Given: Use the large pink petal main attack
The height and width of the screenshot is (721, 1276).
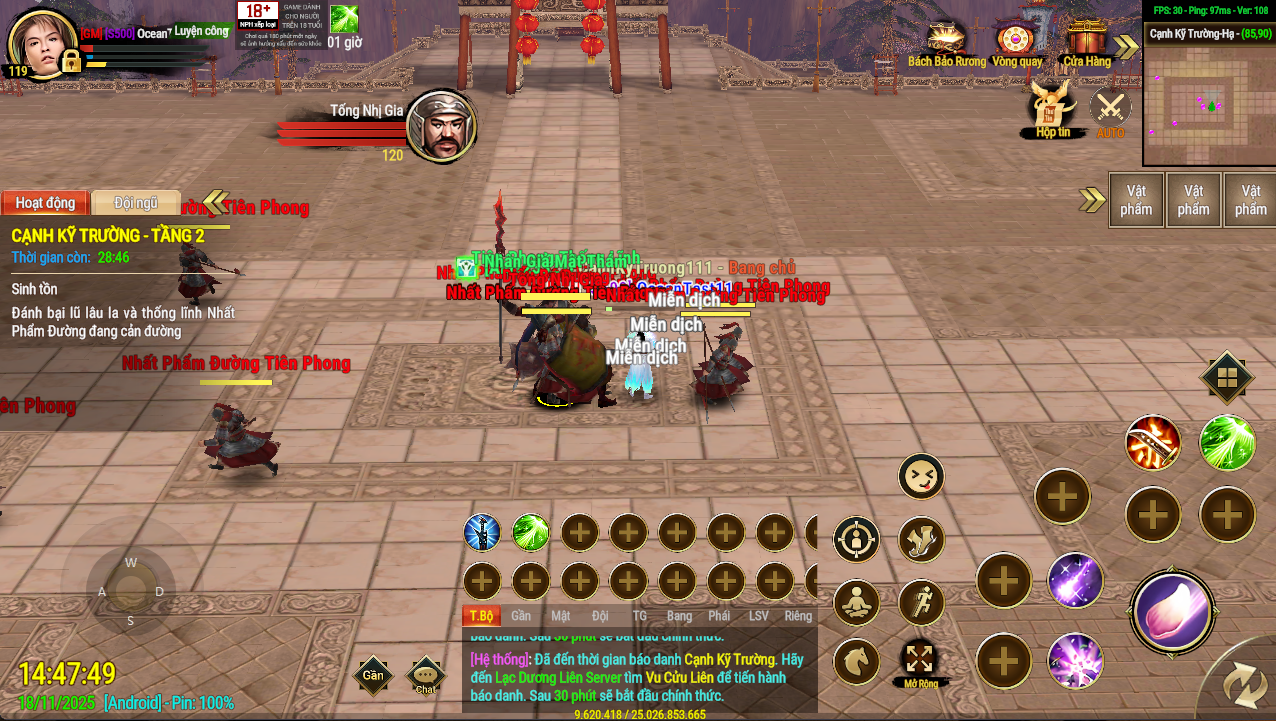Looking at the screenshot, I should [x=1172, y=611].
